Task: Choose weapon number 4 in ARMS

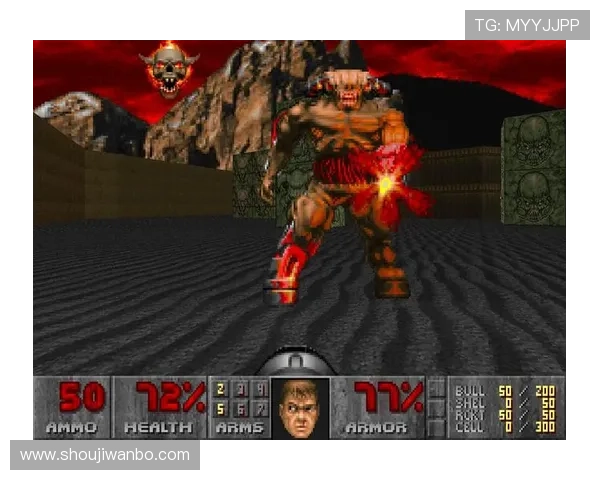Action: pos(259,389)
